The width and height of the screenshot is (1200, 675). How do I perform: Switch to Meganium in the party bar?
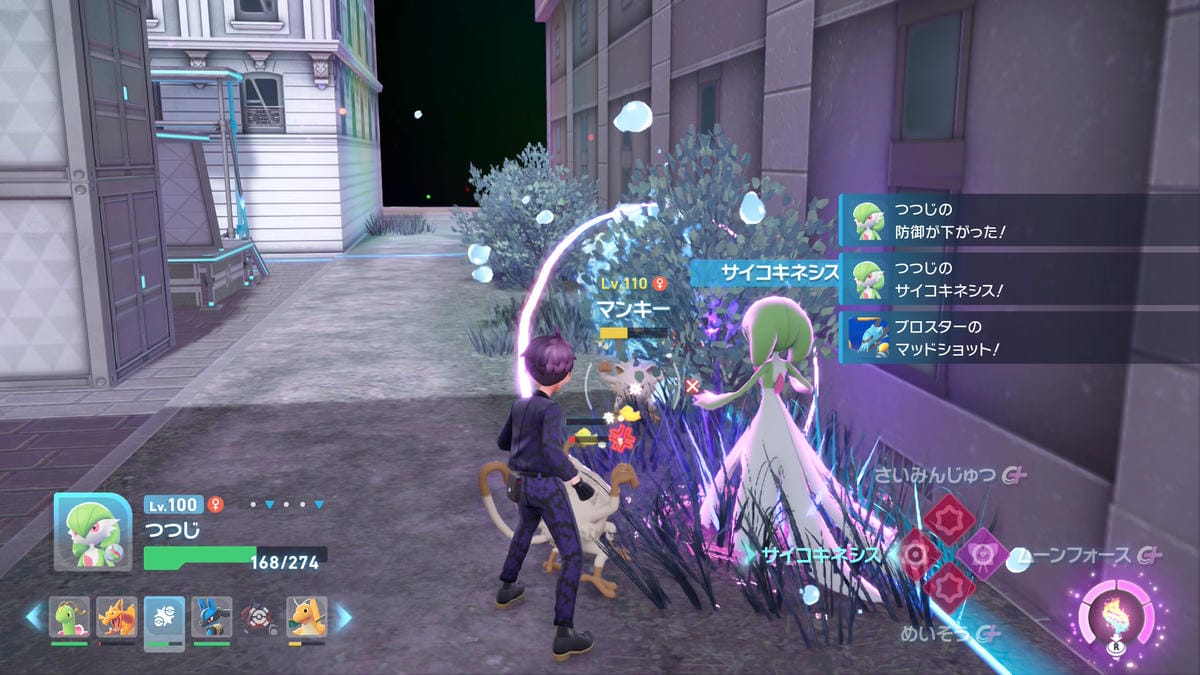point(70,617)
